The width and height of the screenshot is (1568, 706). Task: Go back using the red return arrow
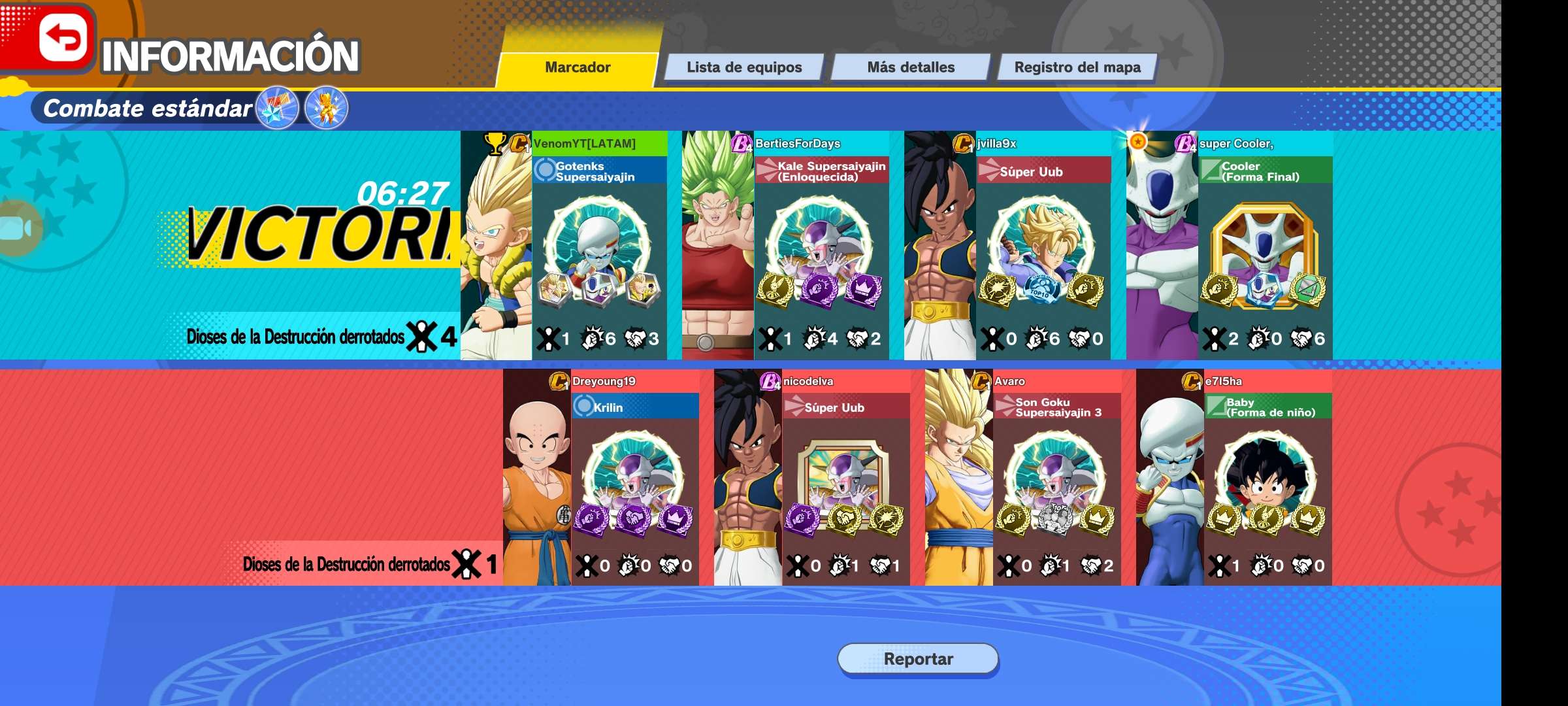tap(63, 38)
